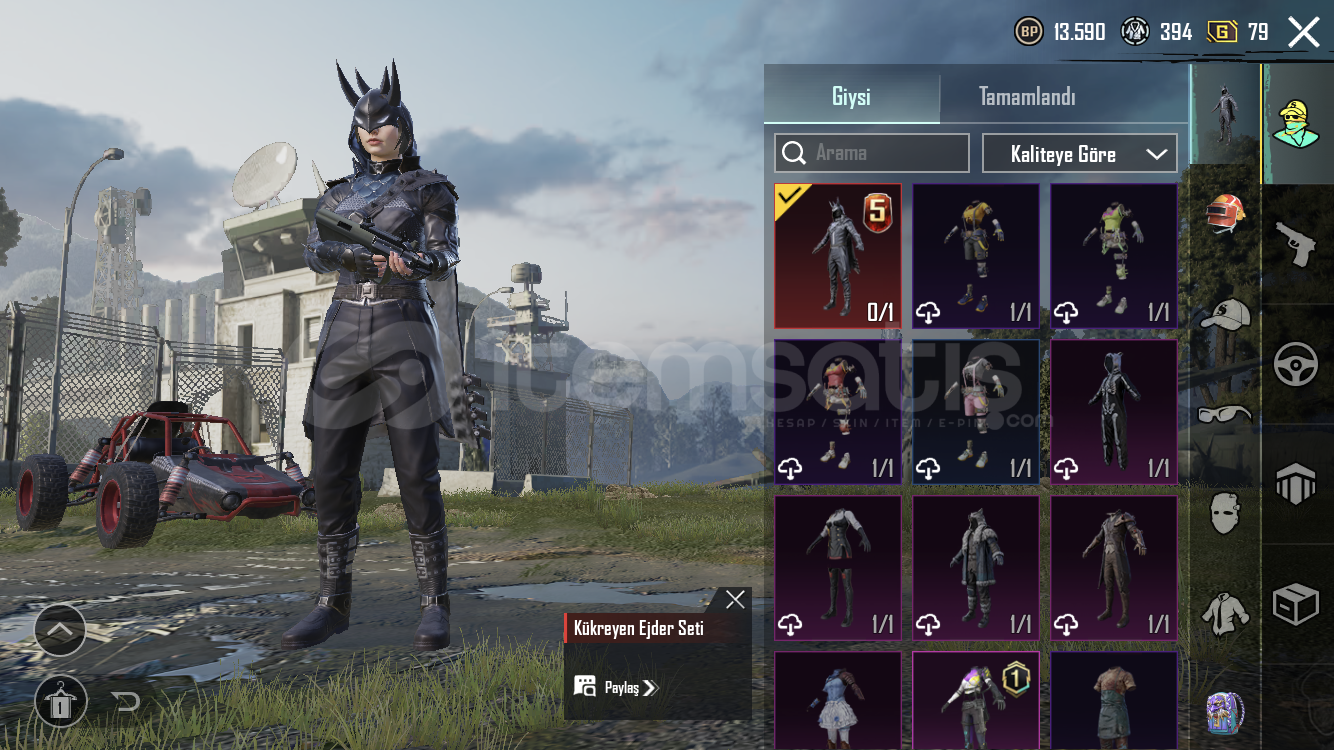Open the sunglasses category
1334x750 pixels.
[1225, 413]
